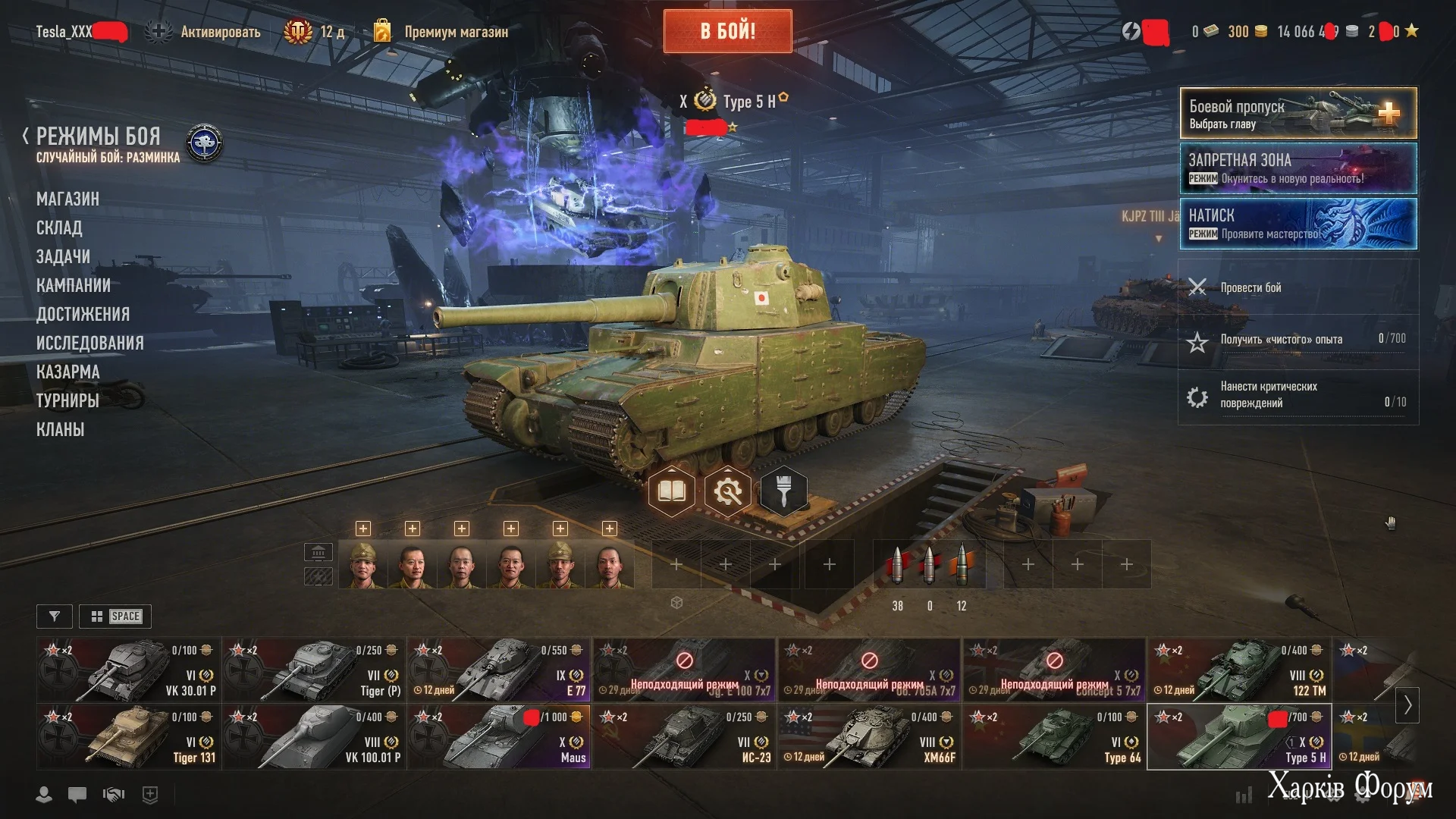Go to СКЛАД

[x=59, y=227]
